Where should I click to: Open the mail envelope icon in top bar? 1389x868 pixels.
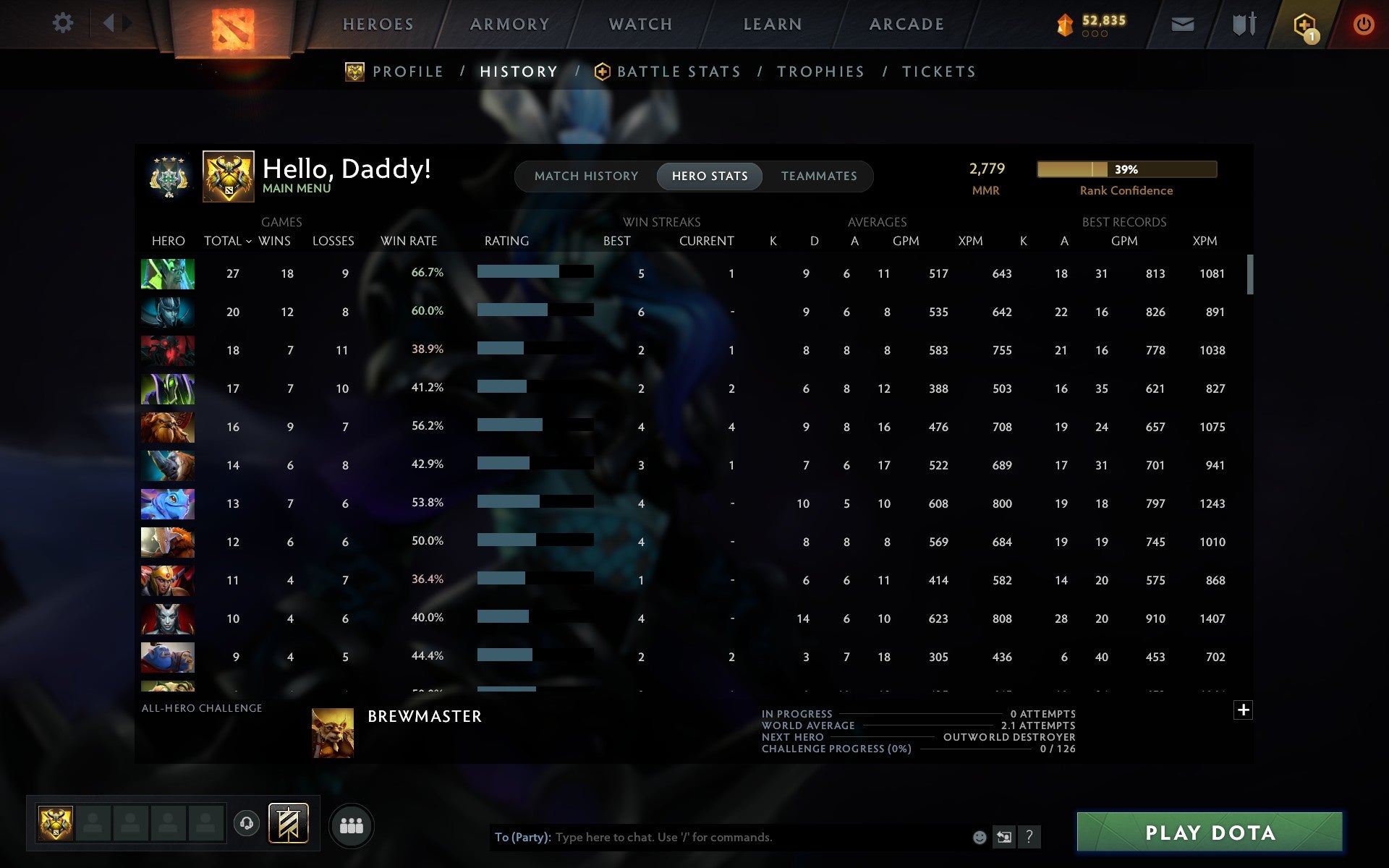[x=1182, y=23]
